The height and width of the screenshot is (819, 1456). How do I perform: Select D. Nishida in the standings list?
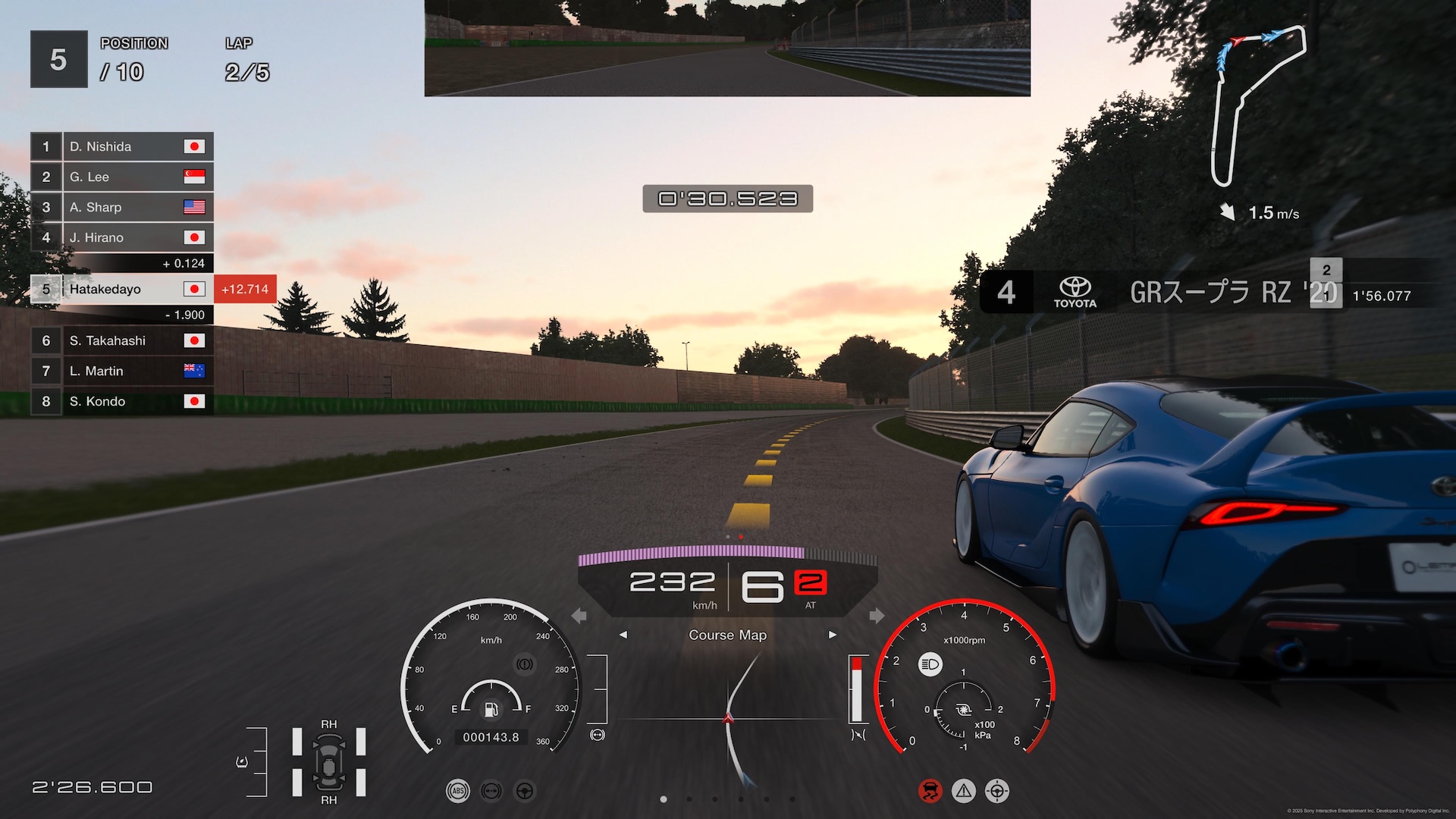121,146
